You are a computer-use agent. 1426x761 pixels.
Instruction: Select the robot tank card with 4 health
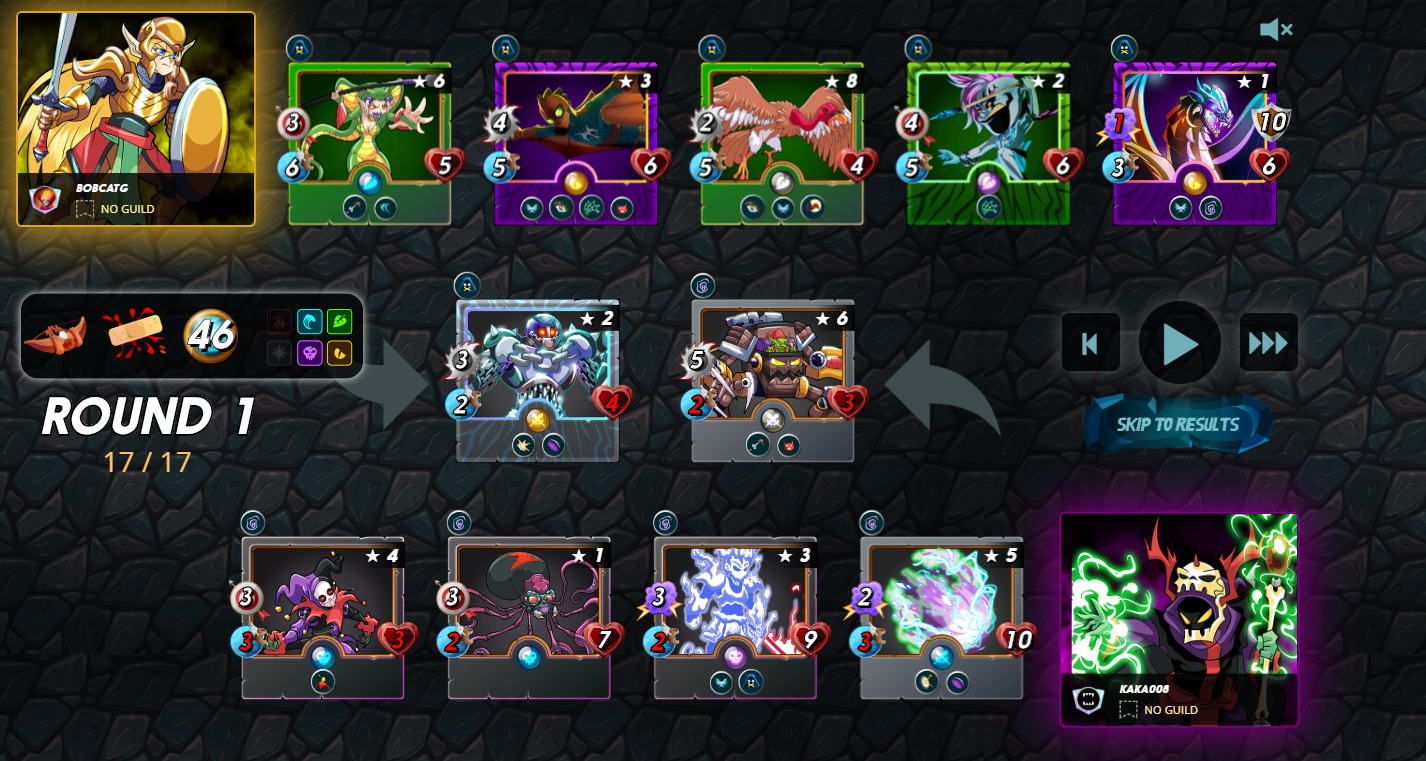pyautogui.click(x=537, y=378)
